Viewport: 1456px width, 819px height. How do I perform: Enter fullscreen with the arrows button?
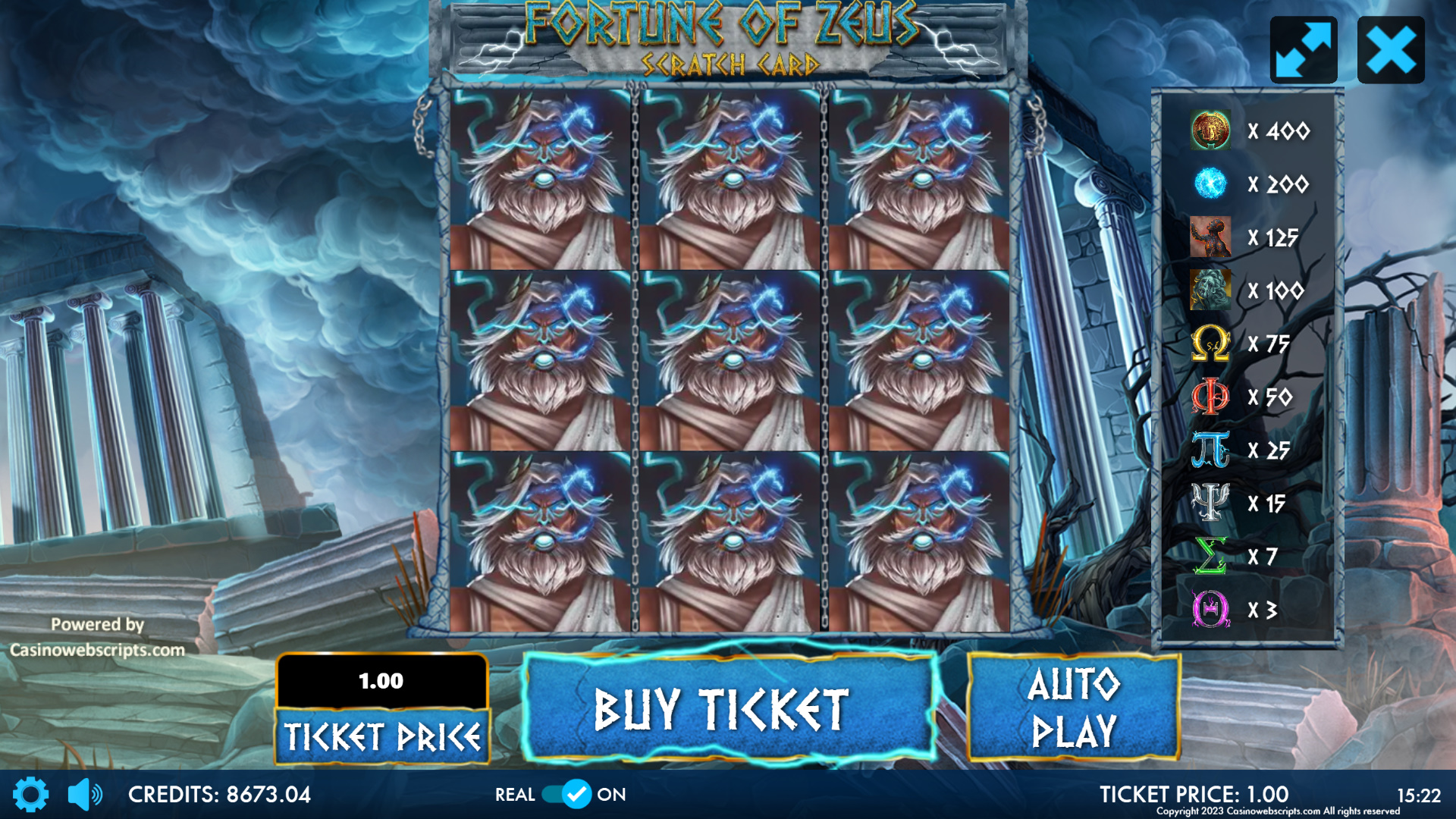pos(1304,50)
